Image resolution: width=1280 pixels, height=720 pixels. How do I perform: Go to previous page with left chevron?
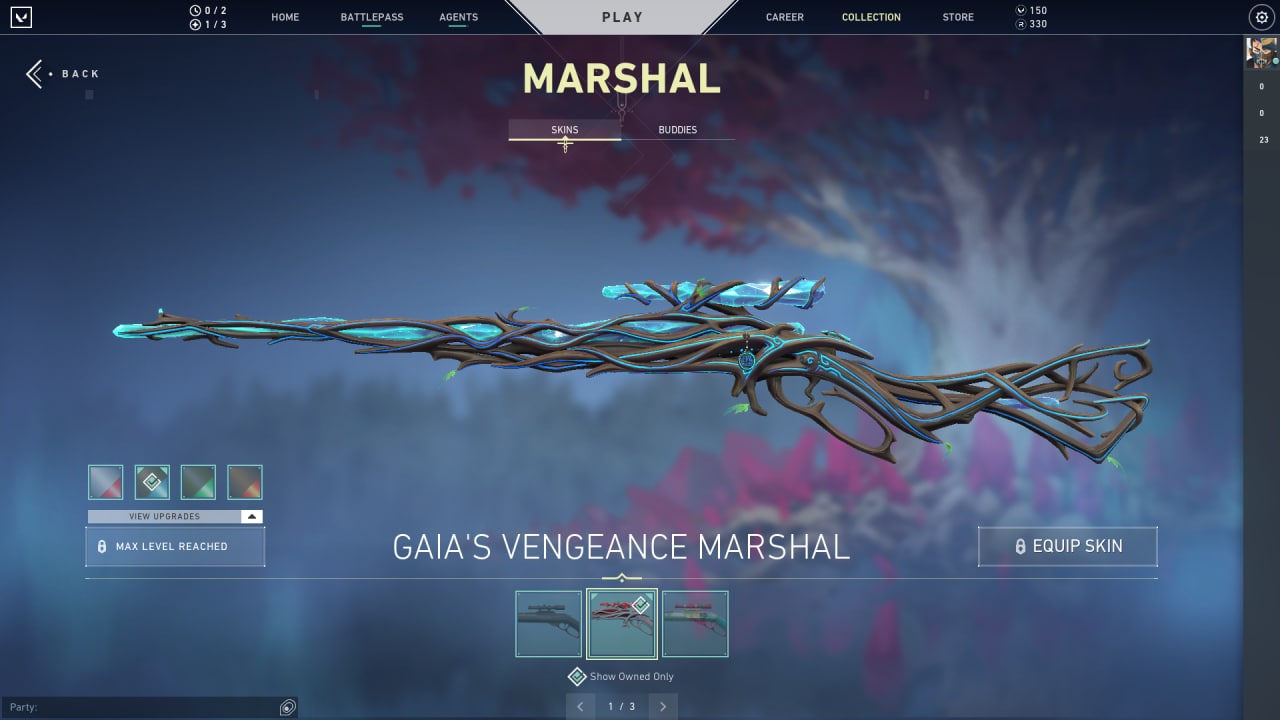pyautogui.click(x=581, y=706)
